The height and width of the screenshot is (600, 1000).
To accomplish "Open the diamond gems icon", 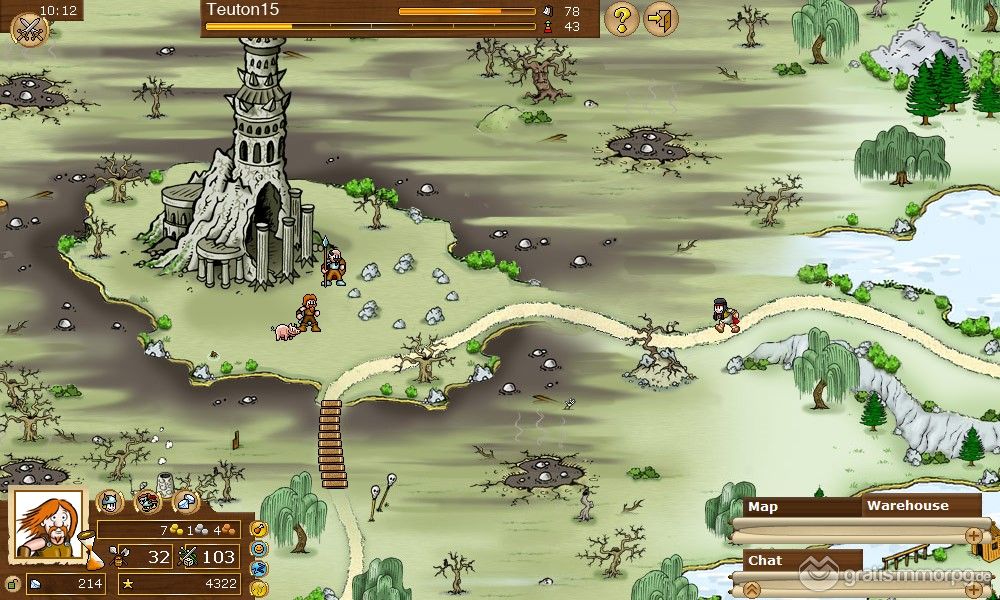I will point(186,502).
